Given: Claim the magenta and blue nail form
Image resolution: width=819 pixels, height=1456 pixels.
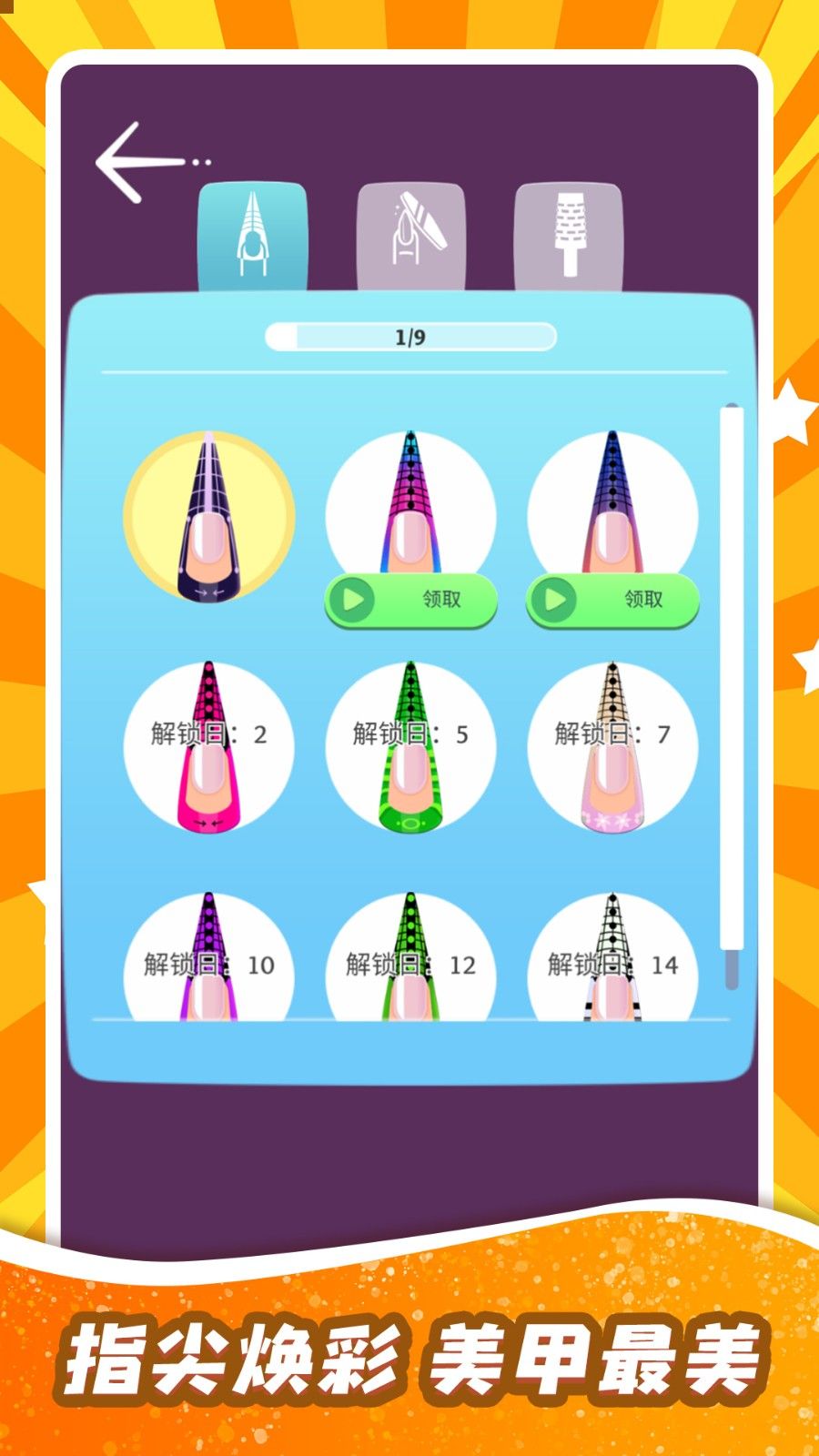Looking at the screenshot, I should pos(411,600).
